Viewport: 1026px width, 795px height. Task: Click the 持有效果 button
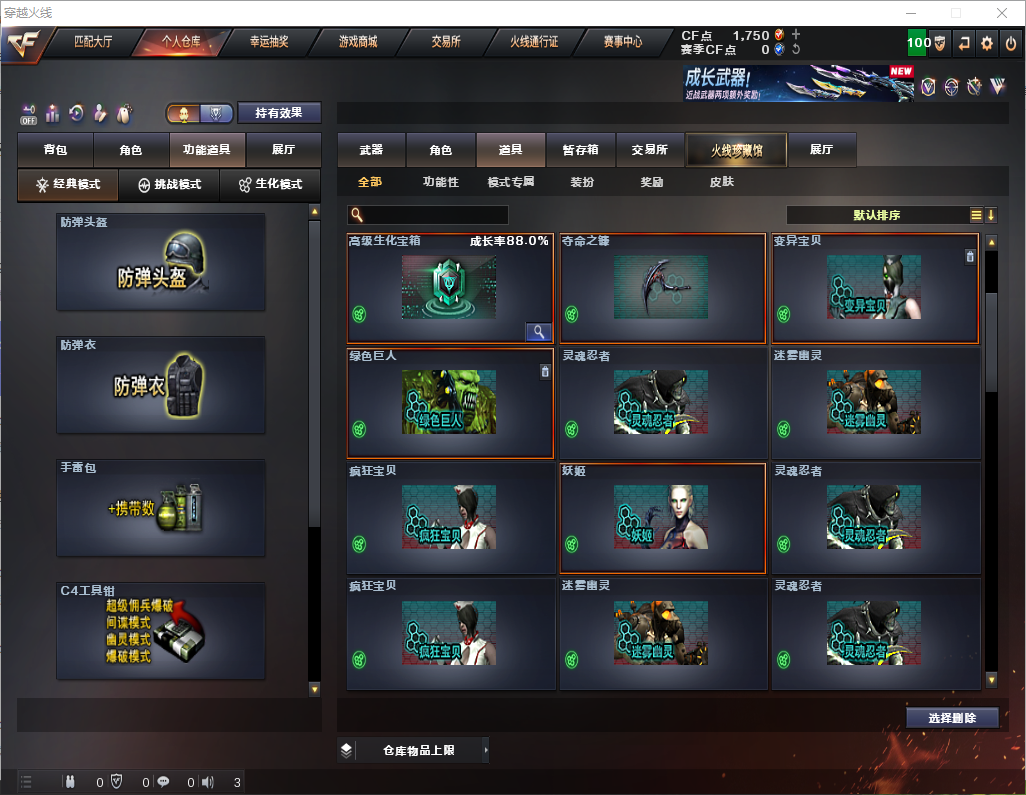click(x=279, y=113)
